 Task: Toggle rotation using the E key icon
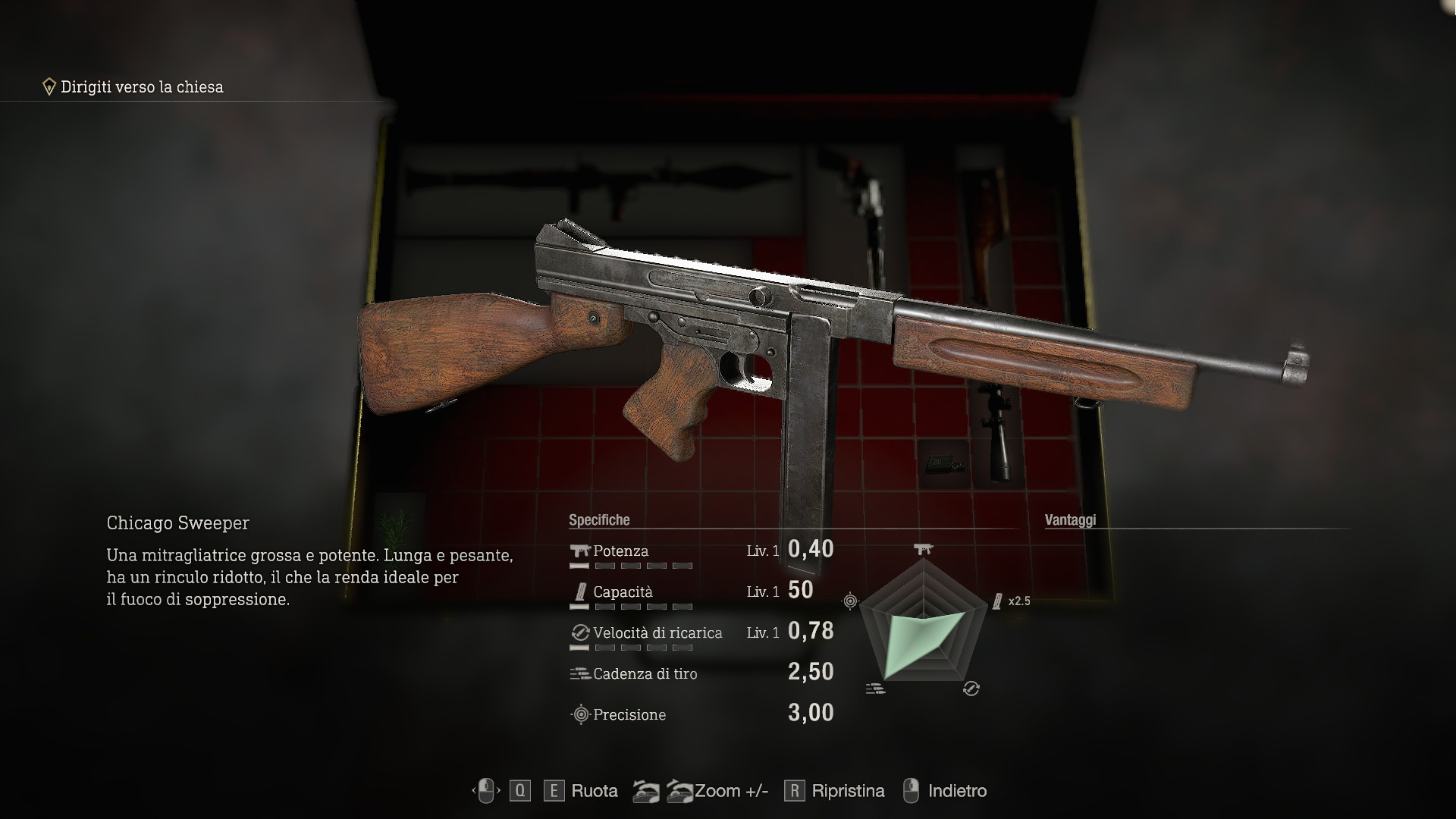(x=554, y=790)
